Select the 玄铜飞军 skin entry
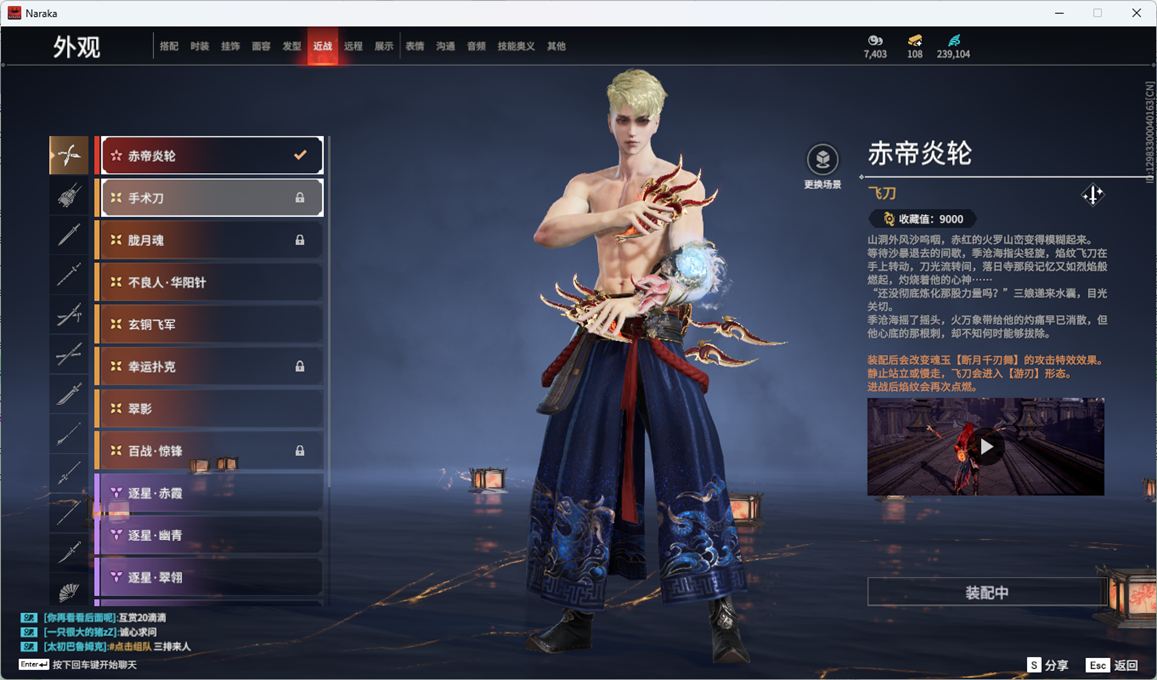 [210, 325]
